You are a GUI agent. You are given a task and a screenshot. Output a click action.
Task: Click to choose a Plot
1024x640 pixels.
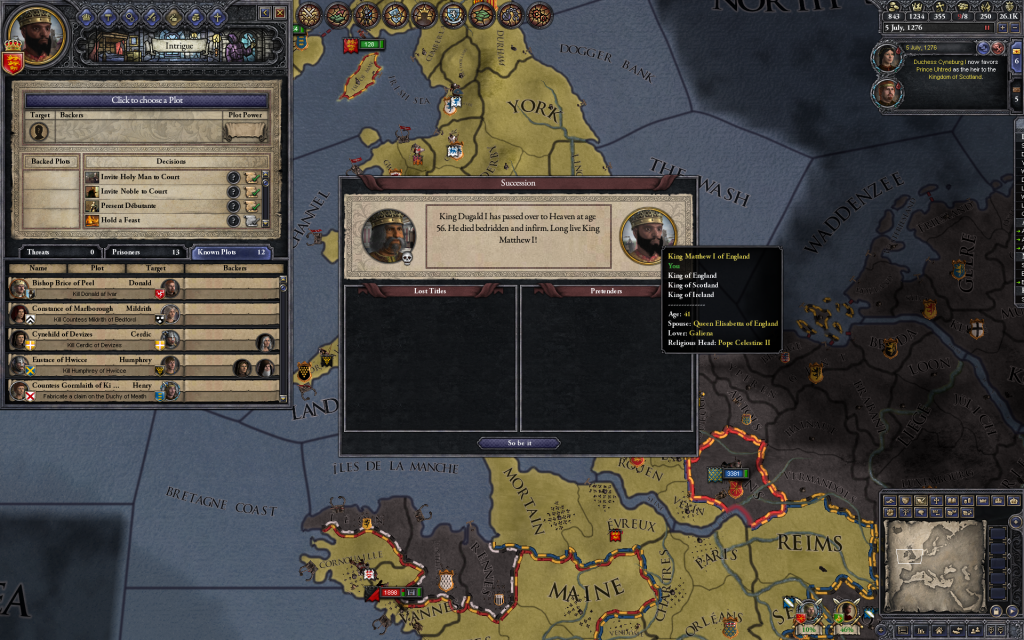[146, 101]
